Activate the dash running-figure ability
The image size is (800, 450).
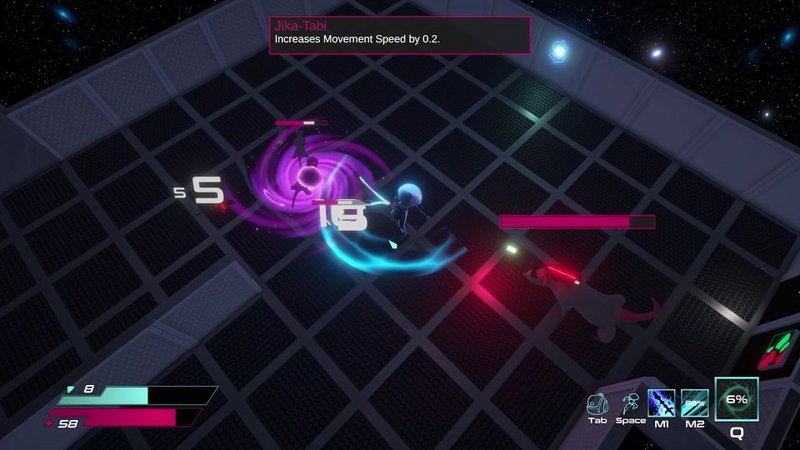pyautogui.click(x=630, y=403)
